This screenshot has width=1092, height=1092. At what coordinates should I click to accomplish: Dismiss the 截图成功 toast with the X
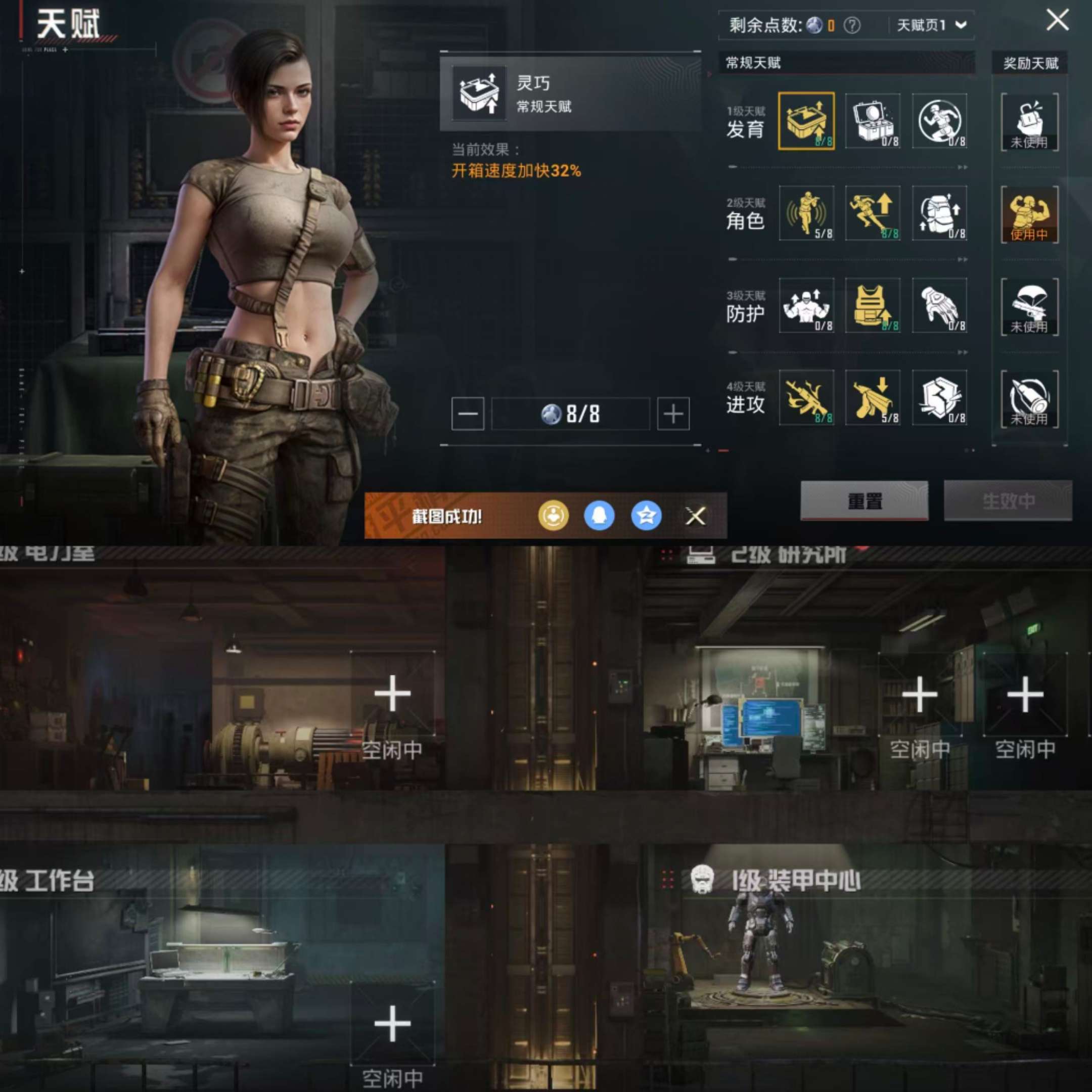pos(695,516)
